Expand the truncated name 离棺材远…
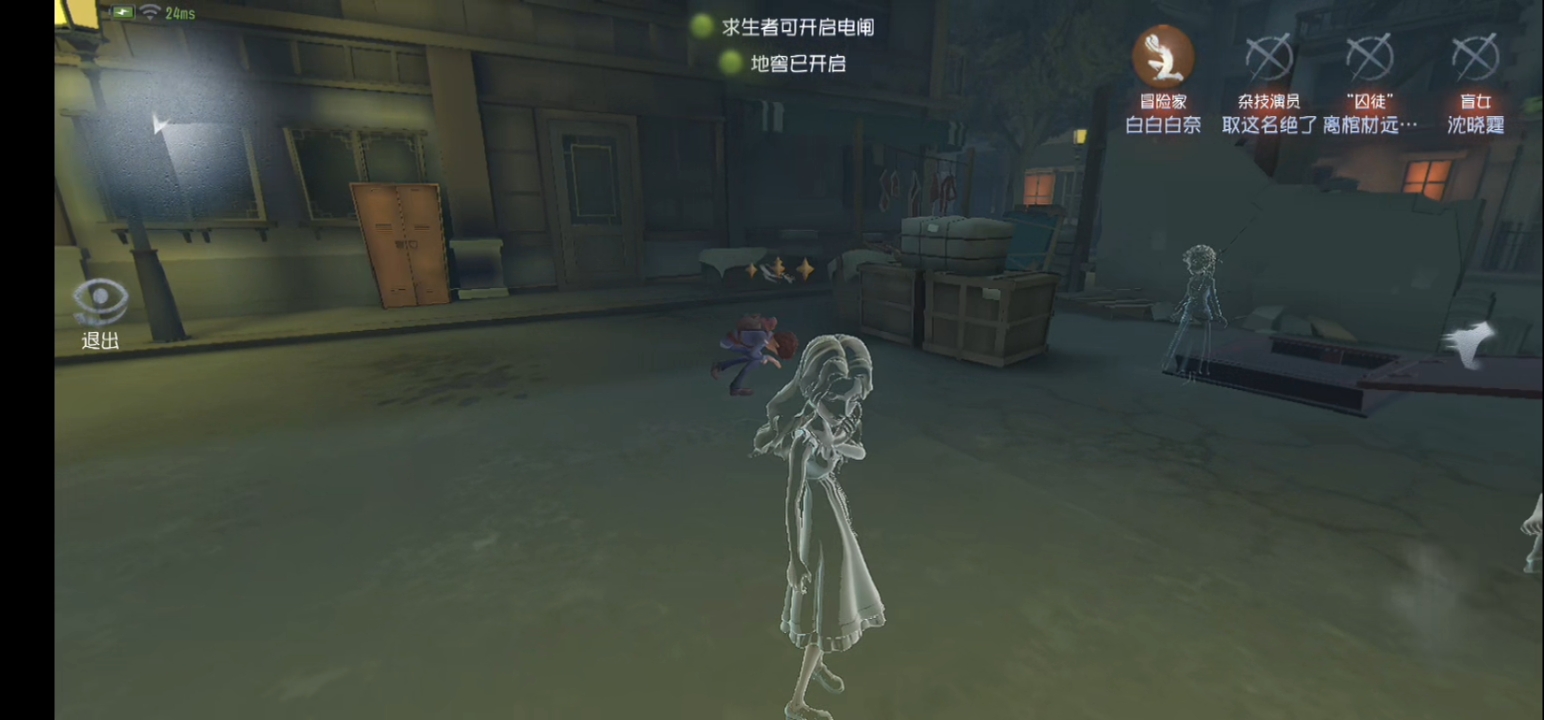This screenshot has height=720, width=1544. 1372,126
